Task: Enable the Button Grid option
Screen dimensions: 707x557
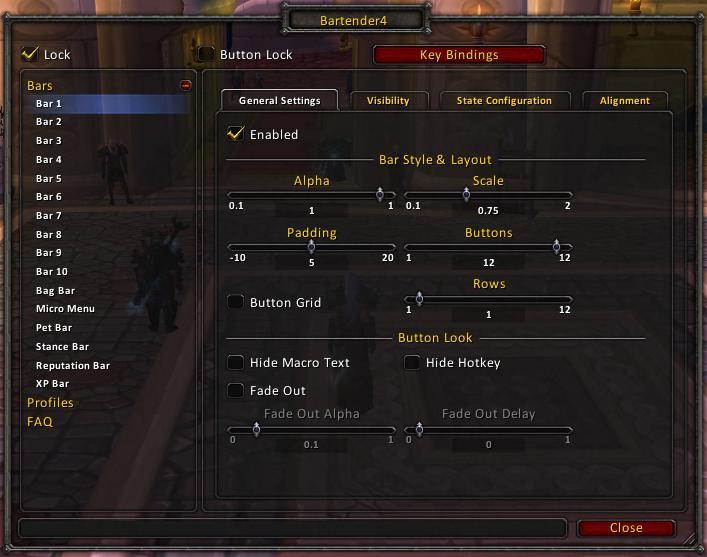Action: point(236,302)
